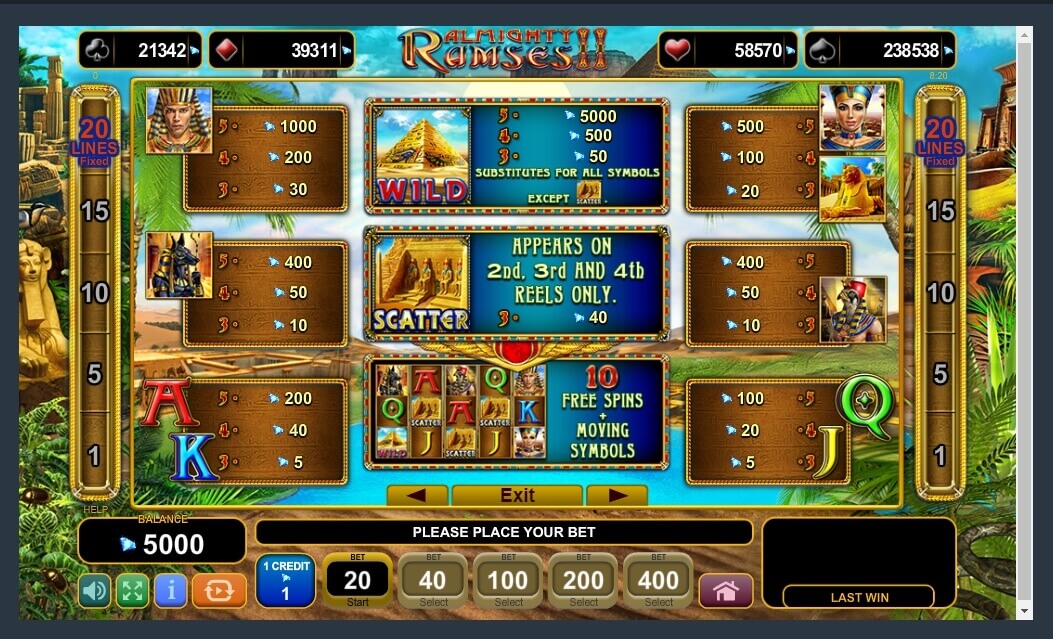Activate the orange autoplay button
Screen dimensions: 1053x639
pos(218,590)
